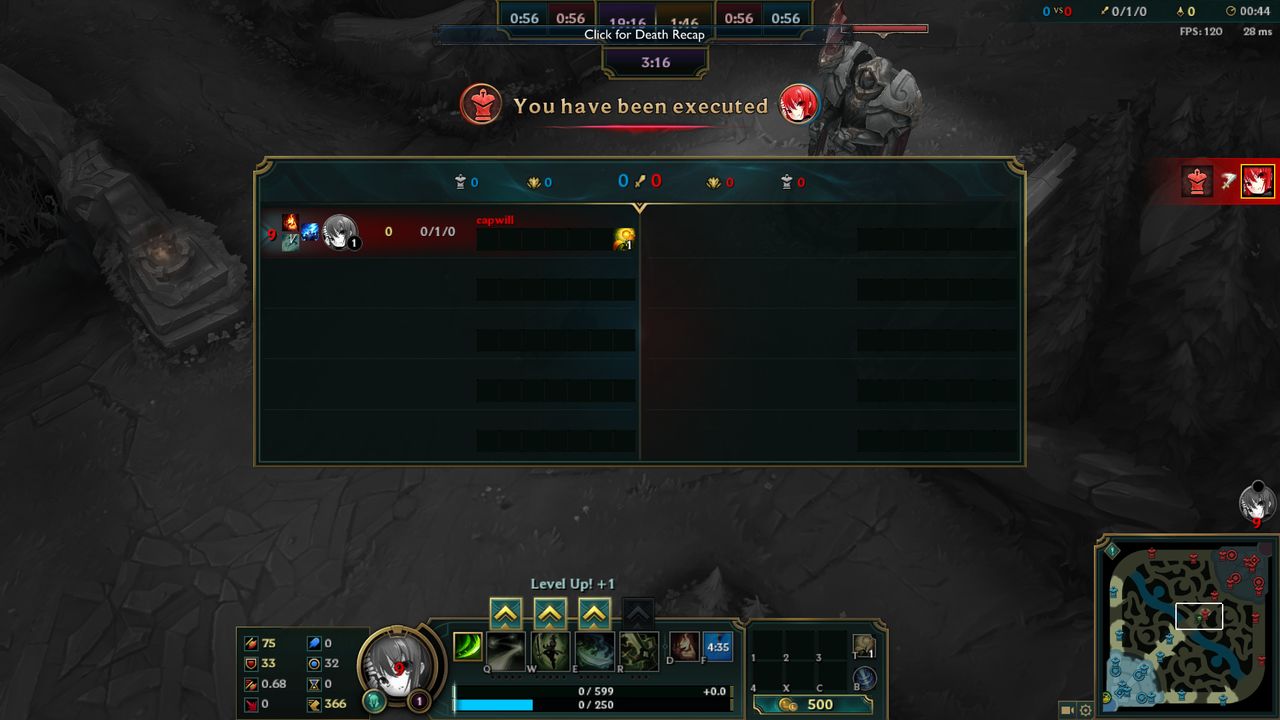Click the ping button on the minimap corner
Image resolution: width=1280 pixels, height=720 pixels.
point(1112,550)
